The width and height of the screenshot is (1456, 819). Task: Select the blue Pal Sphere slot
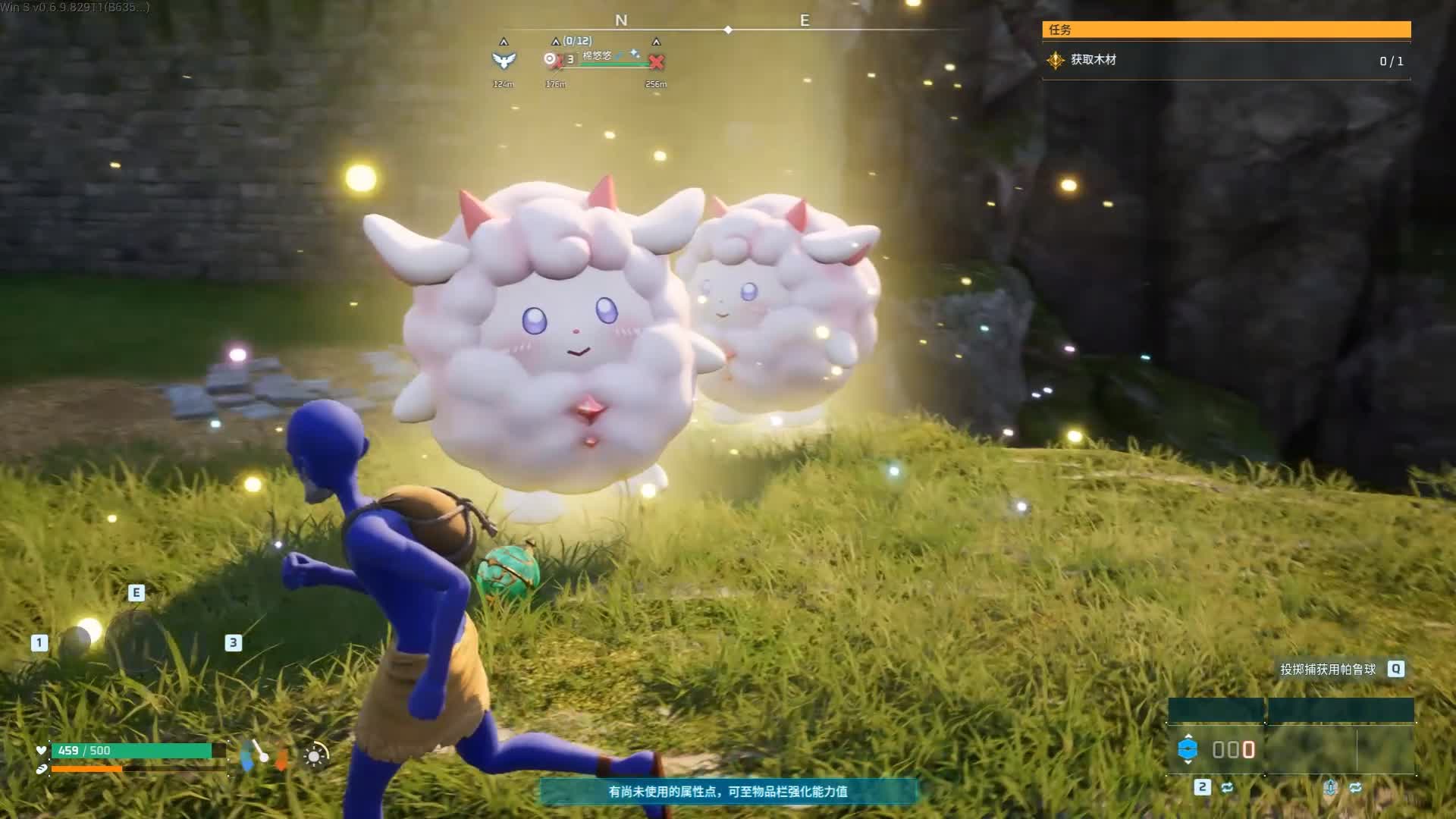1188,749
